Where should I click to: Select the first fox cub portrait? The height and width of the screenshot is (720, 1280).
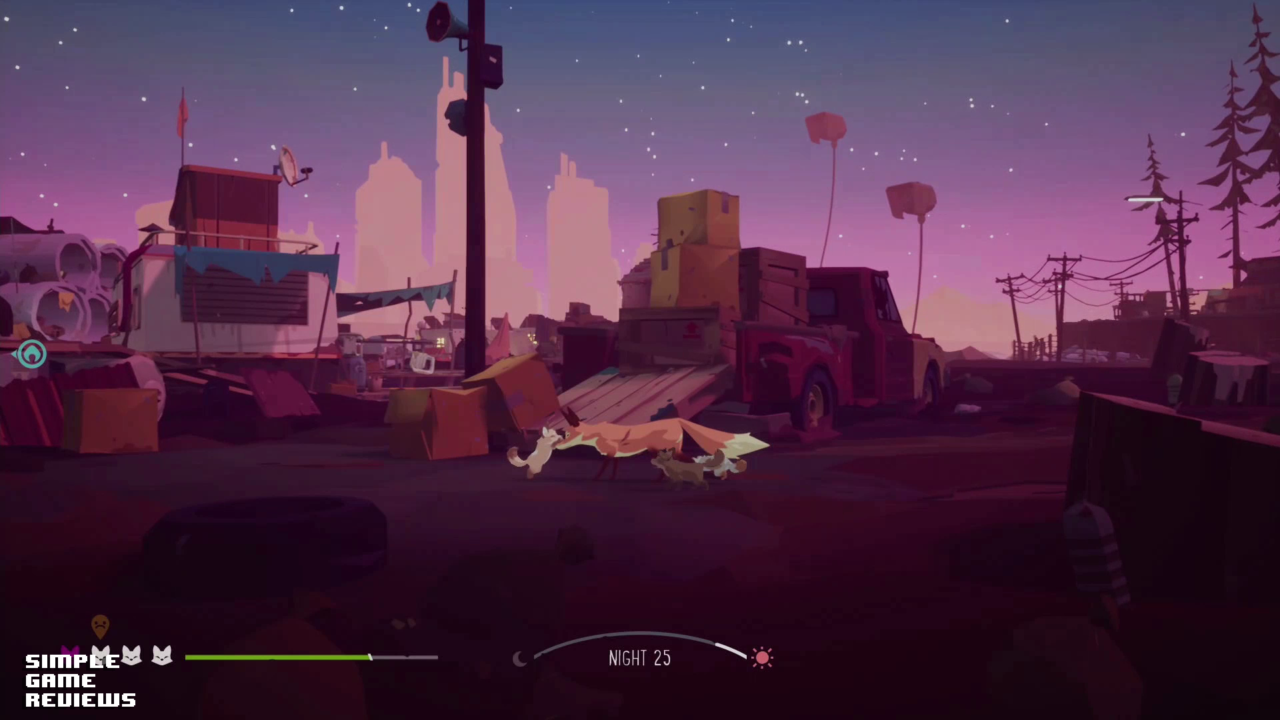click(x=100, y=655)
